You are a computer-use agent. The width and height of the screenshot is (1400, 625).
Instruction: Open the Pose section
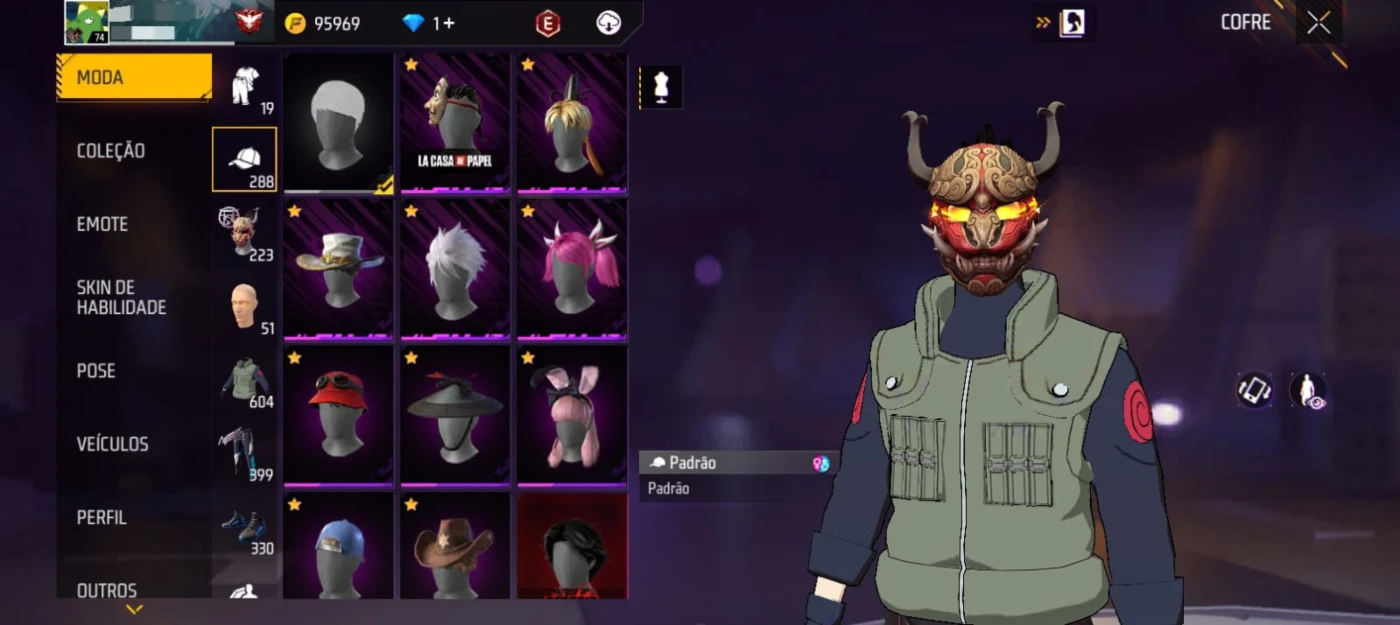point(96,371)
